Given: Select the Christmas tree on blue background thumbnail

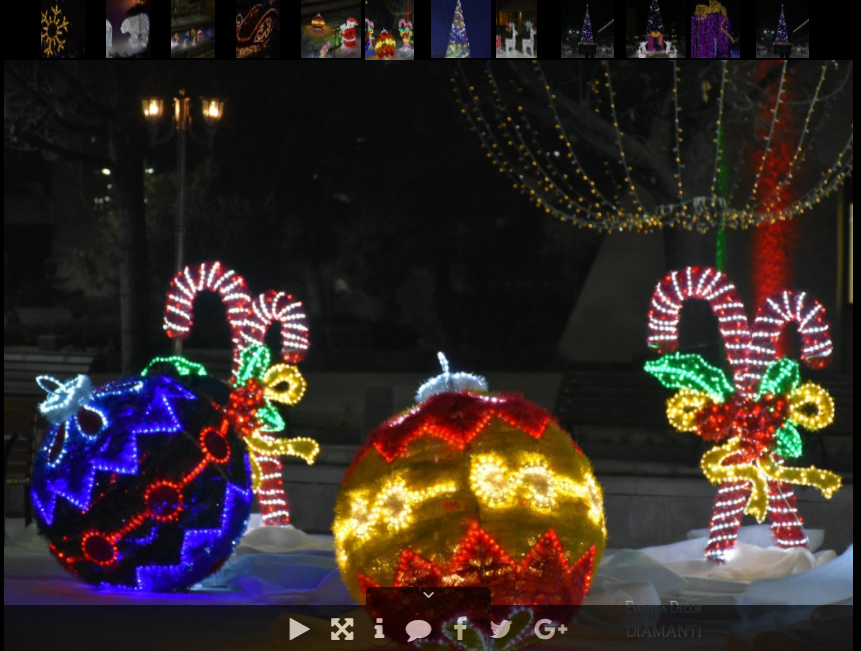Looking at the screenshot, I should pyautogui.click(x=460, y=29).
